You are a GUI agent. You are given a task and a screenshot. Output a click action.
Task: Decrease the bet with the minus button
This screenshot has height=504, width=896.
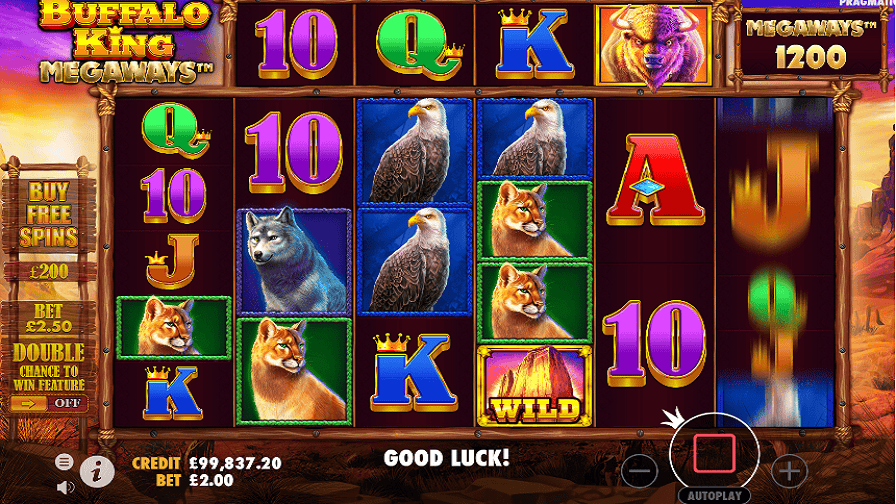[x=640, y=469]
